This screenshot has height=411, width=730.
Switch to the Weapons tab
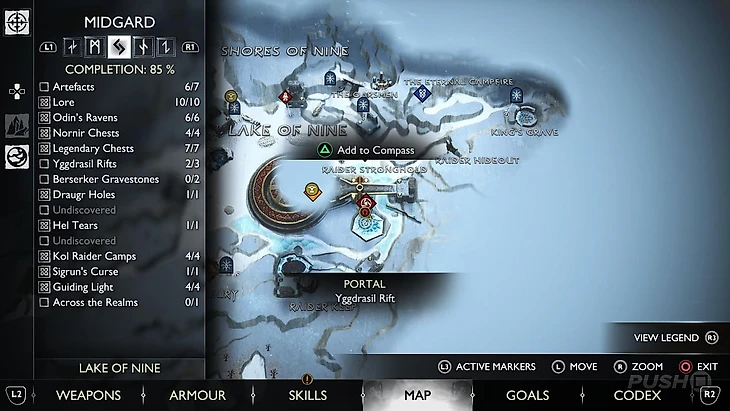pos(88,395)
